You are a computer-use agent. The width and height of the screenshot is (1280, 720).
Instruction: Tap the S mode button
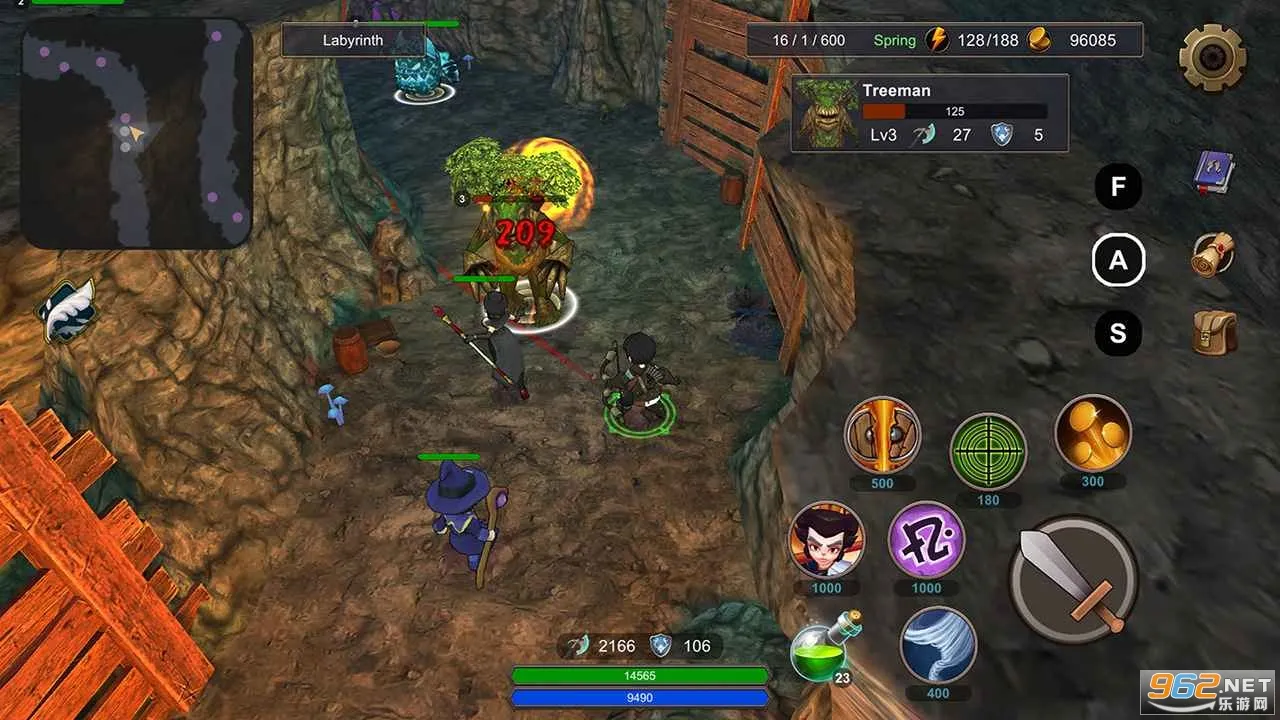point(1118,334)
